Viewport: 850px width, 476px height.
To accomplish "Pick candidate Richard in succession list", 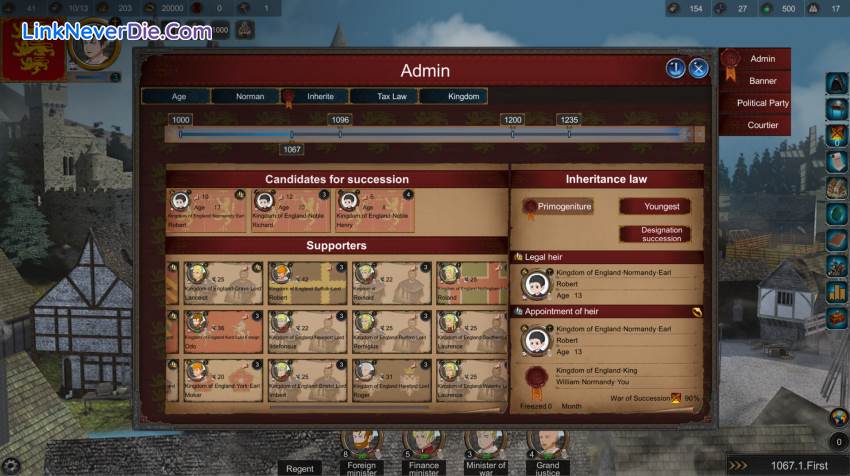I will click(x=290, y=210).
